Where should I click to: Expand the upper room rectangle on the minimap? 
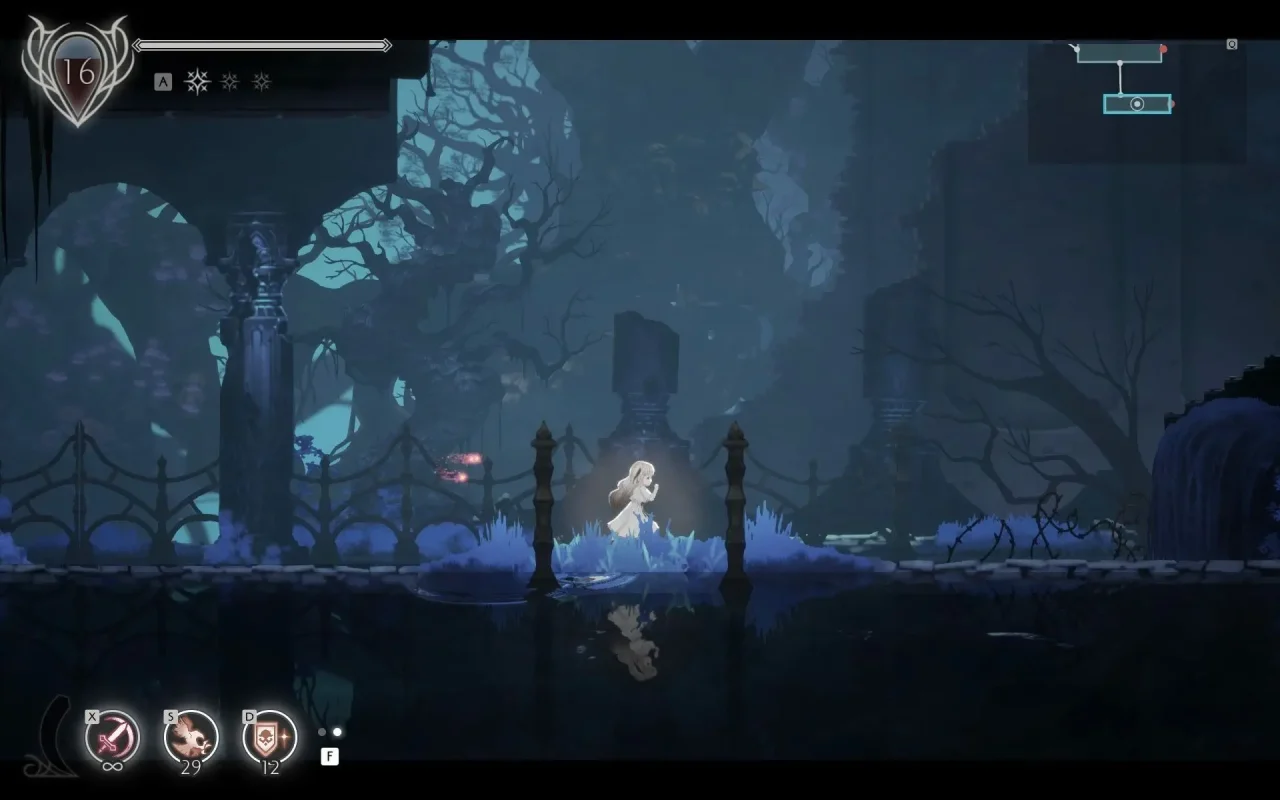1120,55
